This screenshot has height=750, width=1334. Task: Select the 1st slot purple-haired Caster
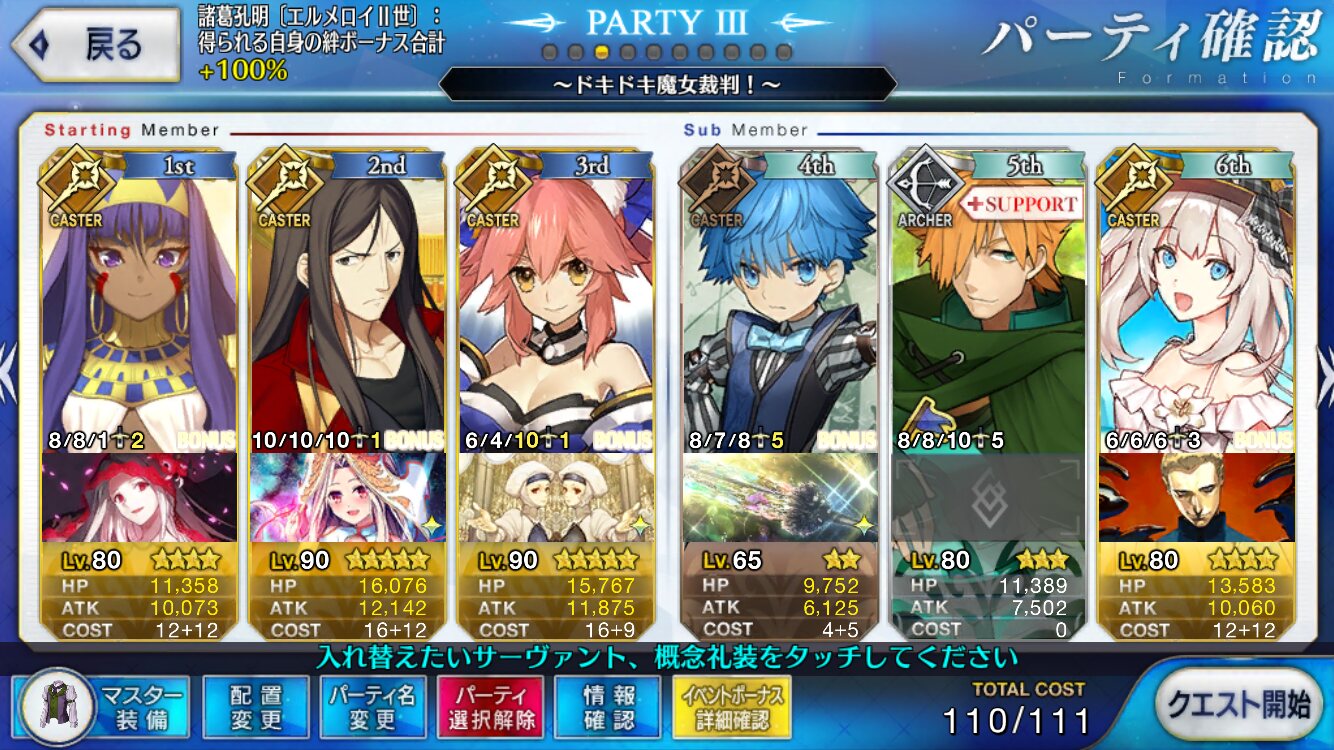point(140,310)
